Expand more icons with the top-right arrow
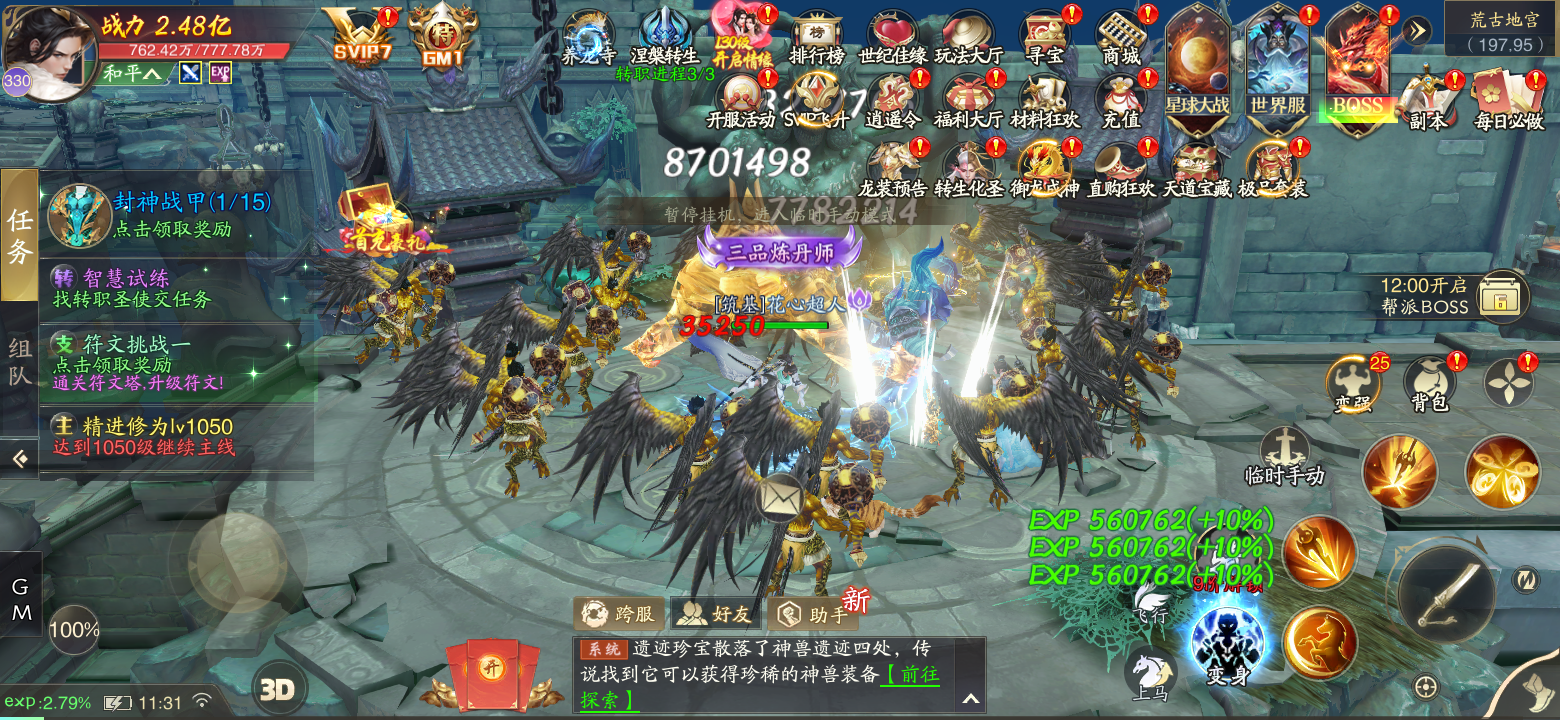The image size is (1560, 720). click(1417, 30)
